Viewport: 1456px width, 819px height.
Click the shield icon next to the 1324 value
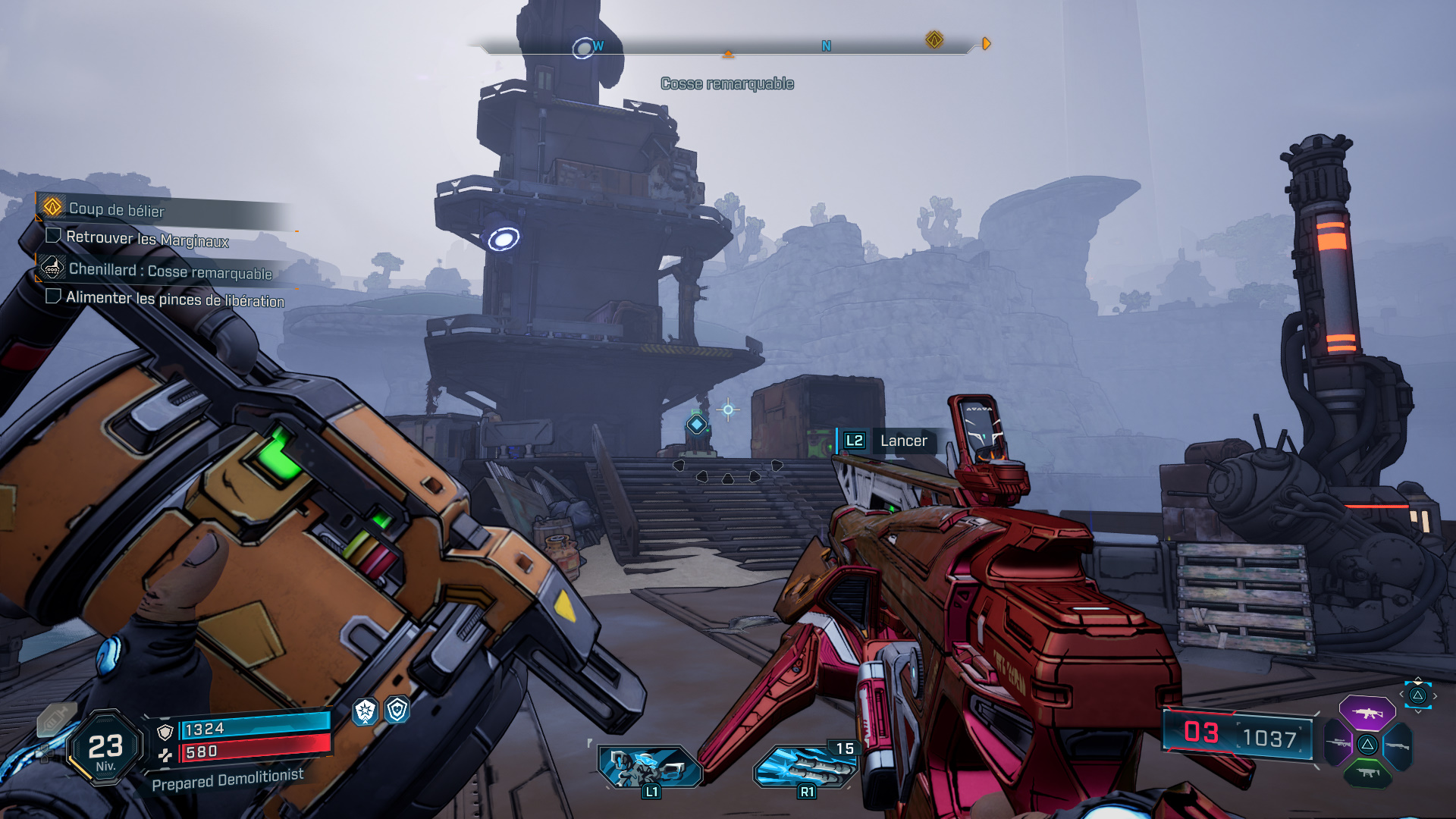[x=165, y=731]
